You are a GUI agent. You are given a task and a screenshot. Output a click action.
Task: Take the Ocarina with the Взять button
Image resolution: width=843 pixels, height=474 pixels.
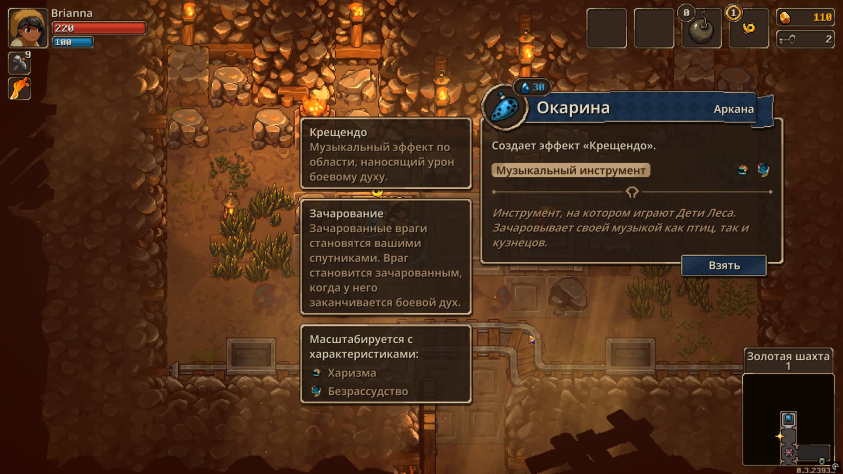(724, 266)
